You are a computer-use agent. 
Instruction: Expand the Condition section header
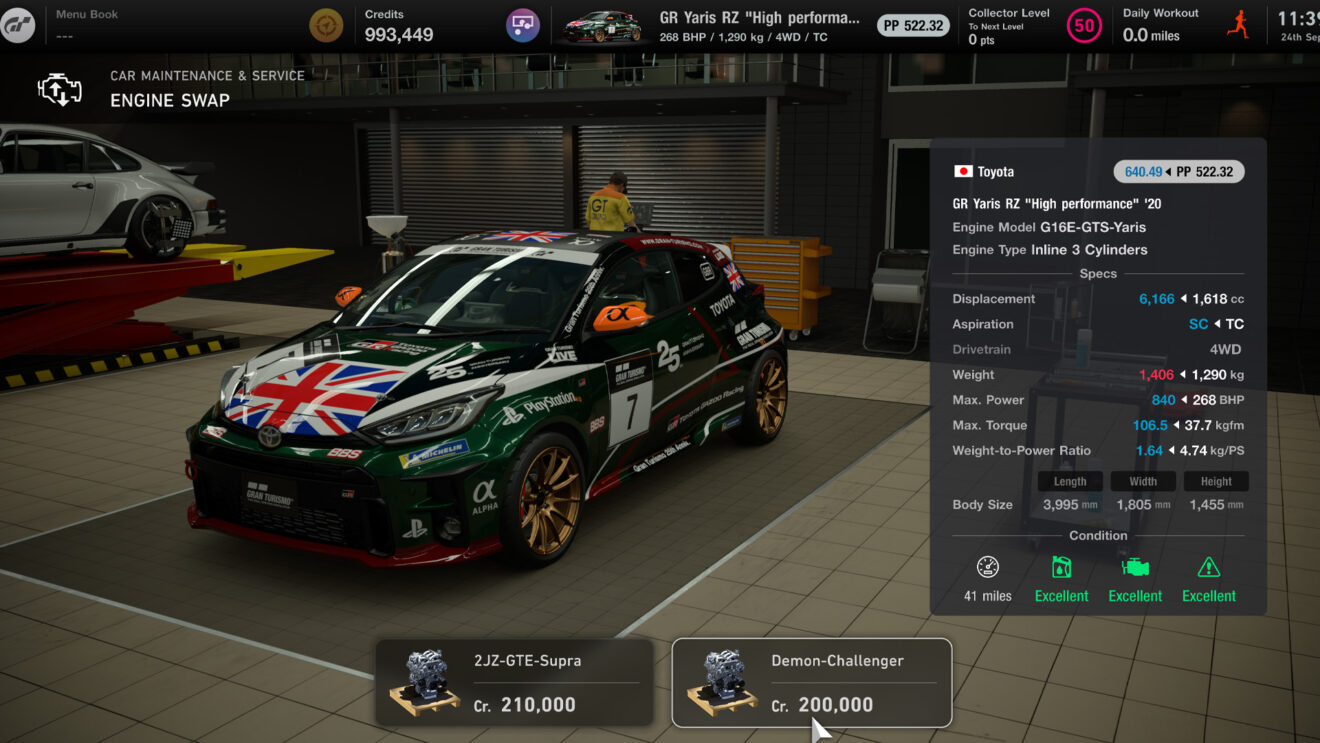(1097, 535)
